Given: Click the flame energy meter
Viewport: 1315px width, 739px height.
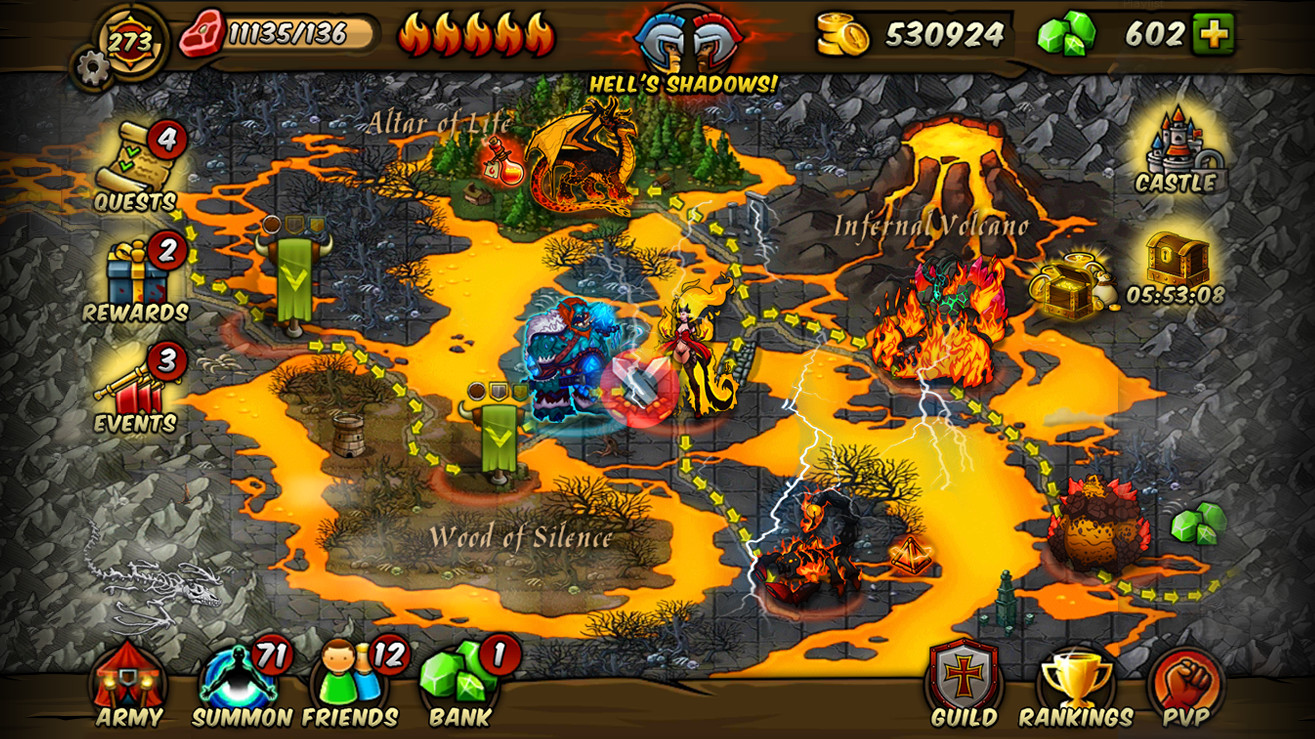Looking at the screenshot, I should pyautogui.click(x=480, y=32).
